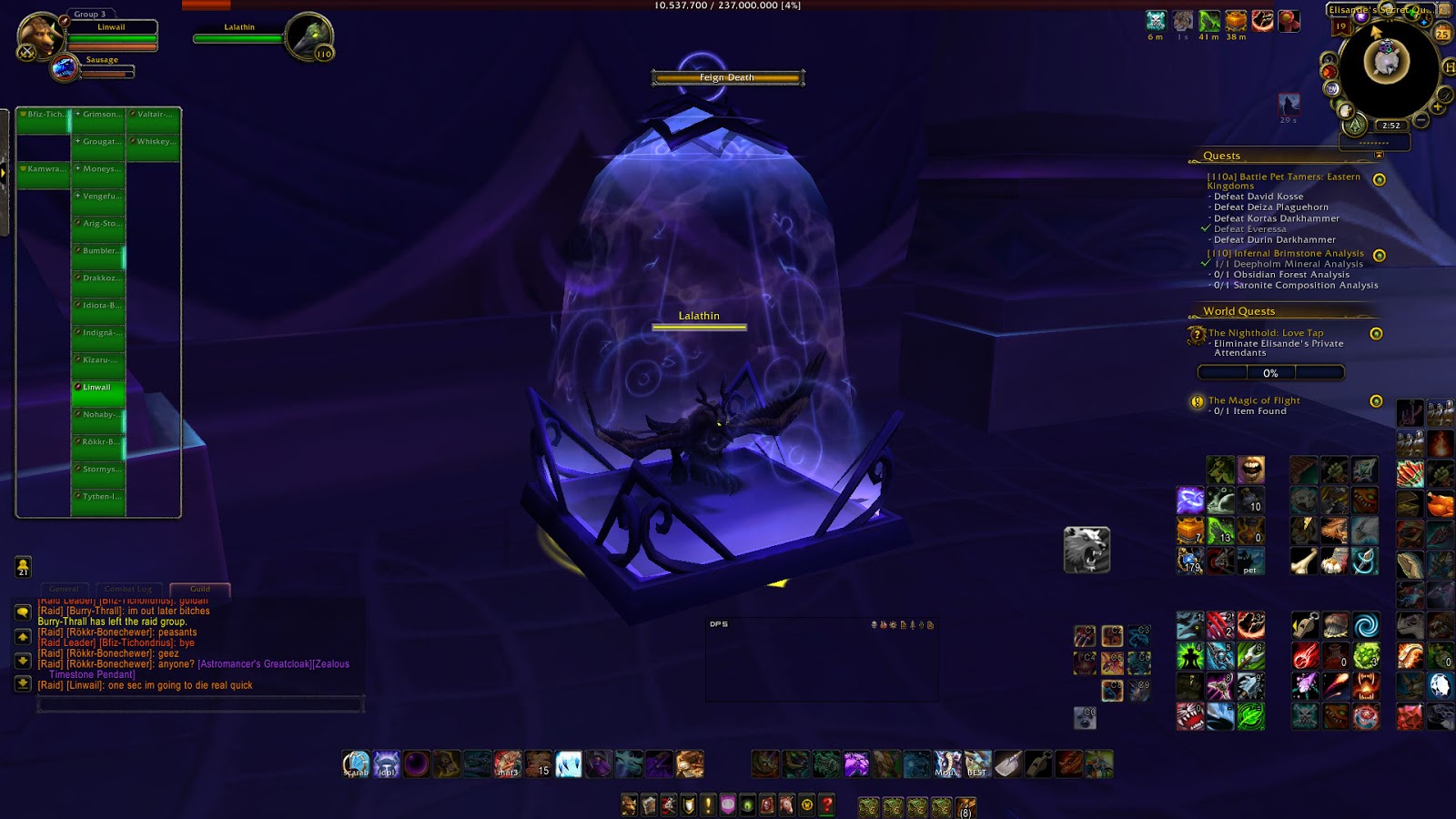This screenshot has height=819, width=1456.
Task: Select Linwail in the raid frames
Action: [x=100, y=386]
